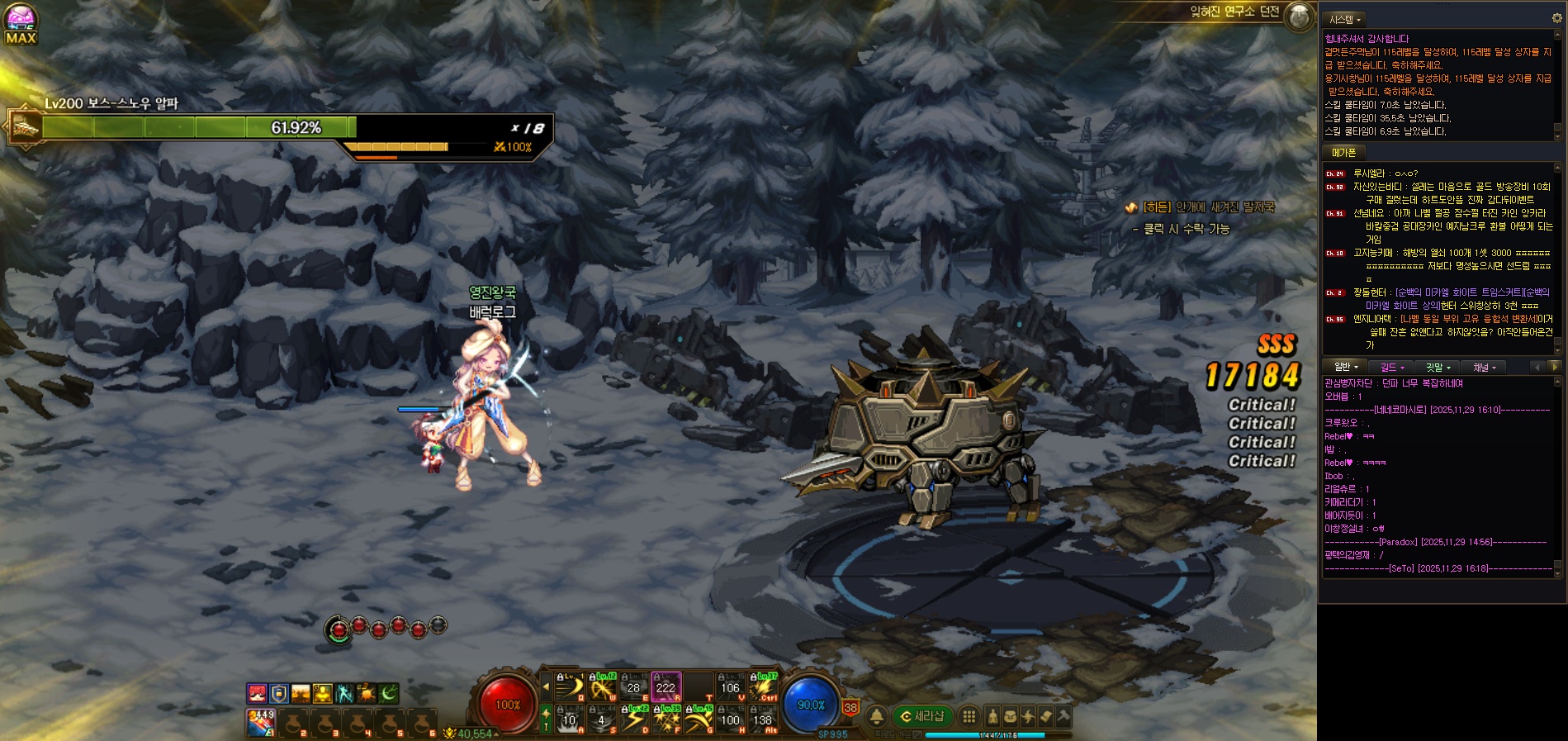
Task: Open the 시스템 chat dropdown
Action: (x=1344, y=19)
